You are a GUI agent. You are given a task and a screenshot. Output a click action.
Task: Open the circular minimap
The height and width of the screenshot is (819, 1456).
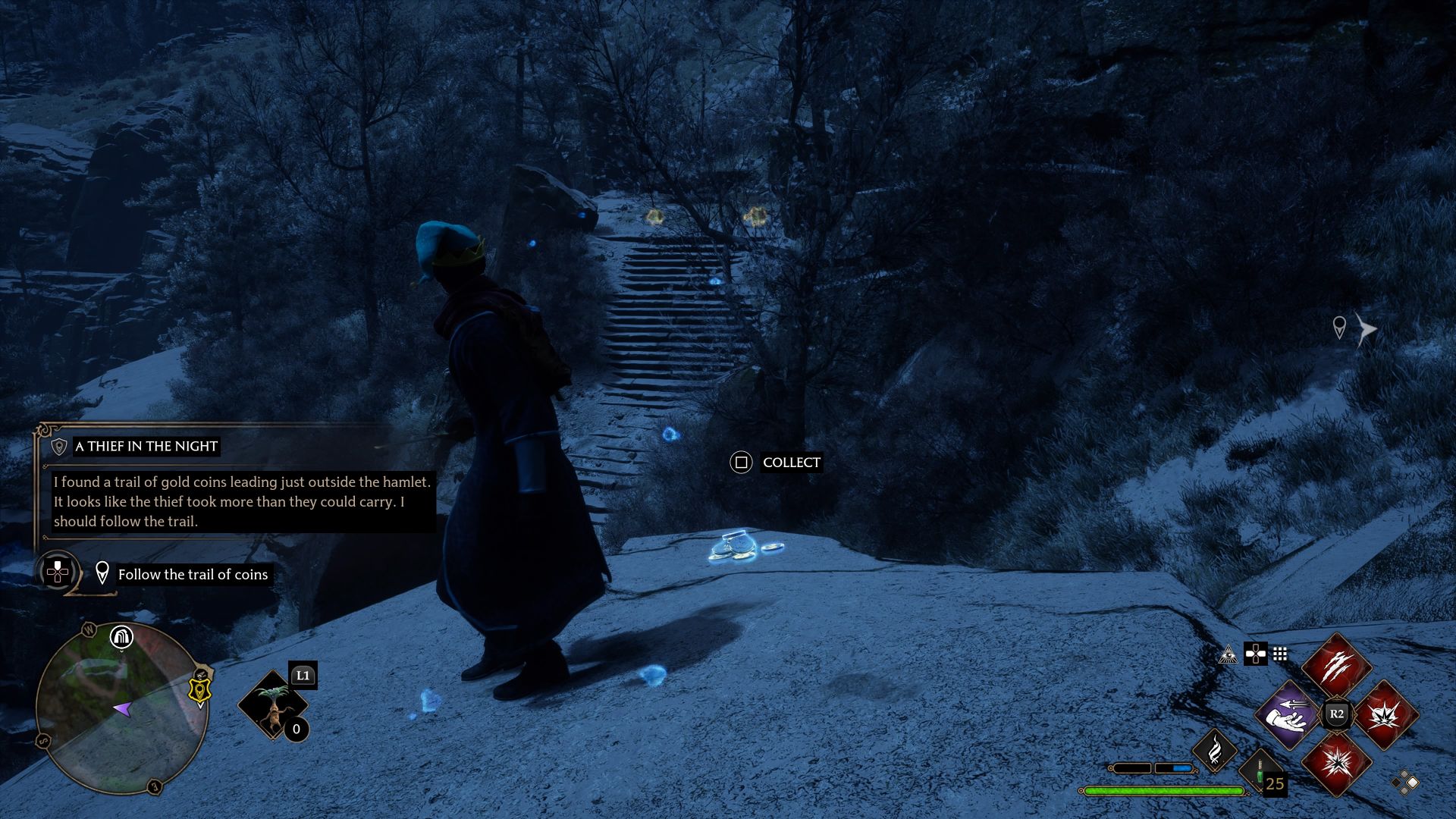(121, 708)
